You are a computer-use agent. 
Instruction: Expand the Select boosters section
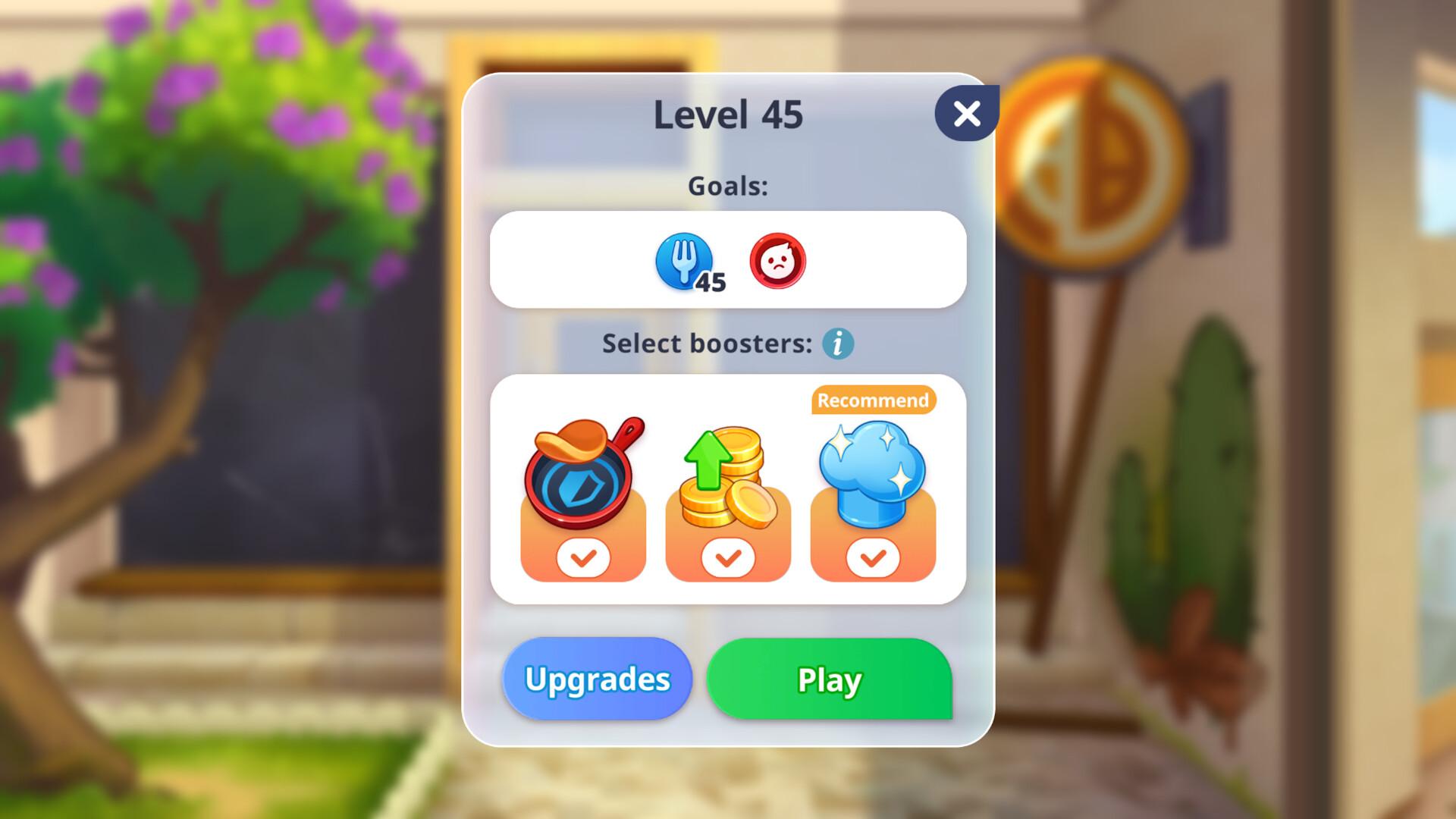[727, 485]
